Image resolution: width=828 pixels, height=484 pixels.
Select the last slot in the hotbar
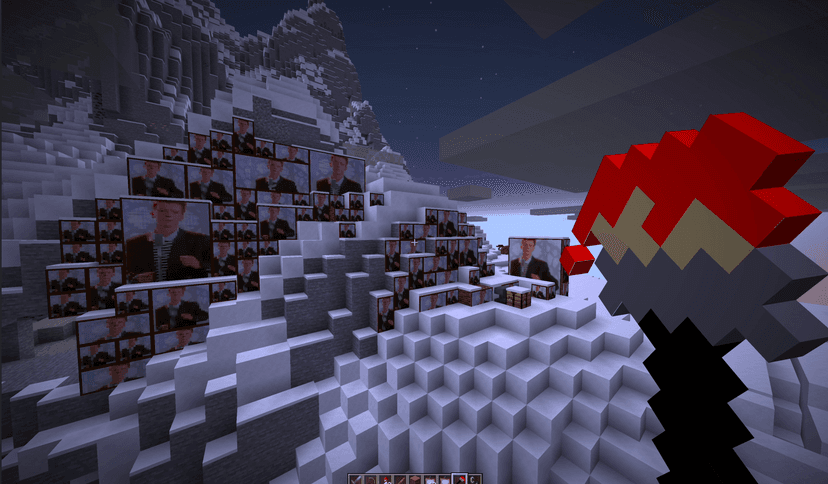point(473,479)
